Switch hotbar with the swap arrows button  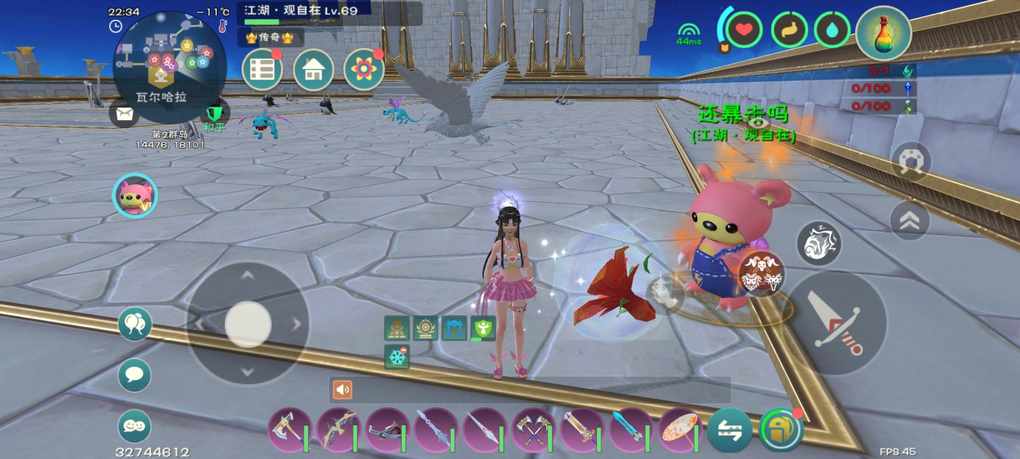click(730, 430)
